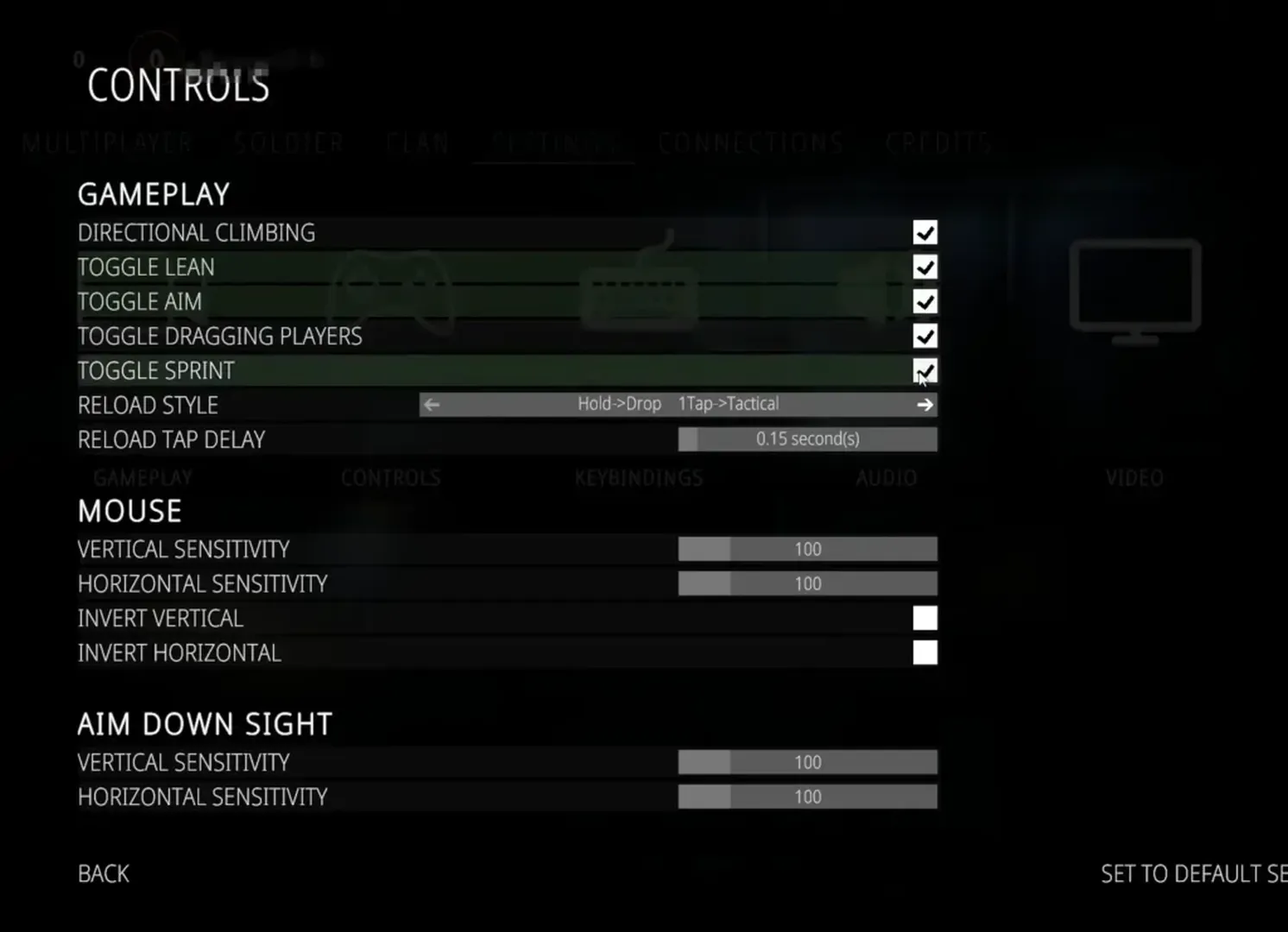Switch to the Keybindings section

(639, 477)
